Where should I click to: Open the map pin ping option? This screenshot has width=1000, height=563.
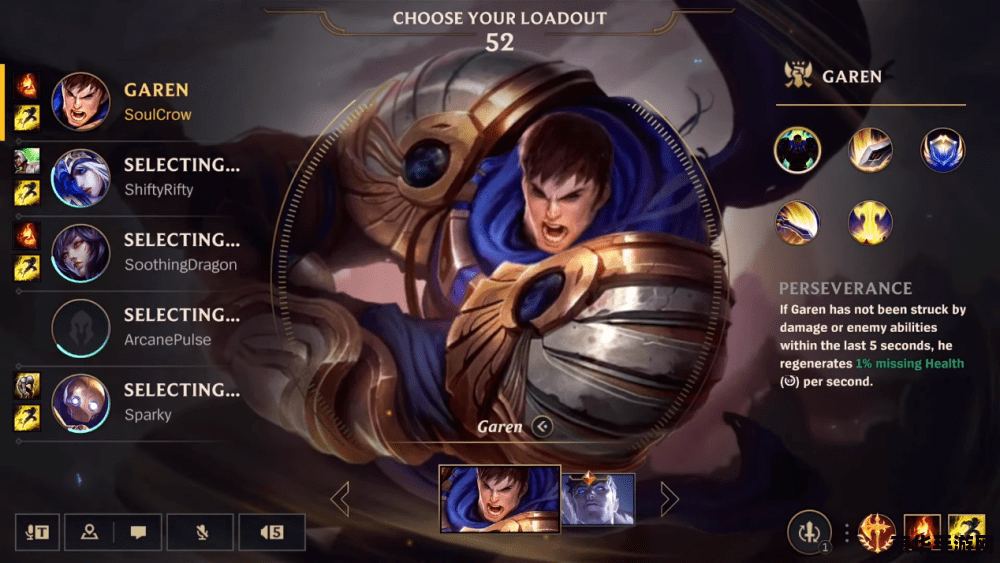tap(90, 532)
